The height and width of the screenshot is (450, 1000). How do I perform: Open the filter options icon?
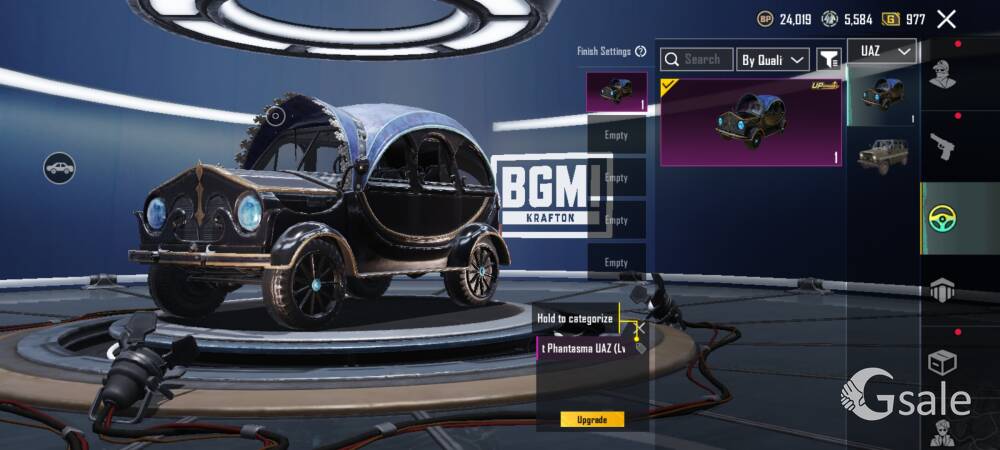[x=828, y=60]
